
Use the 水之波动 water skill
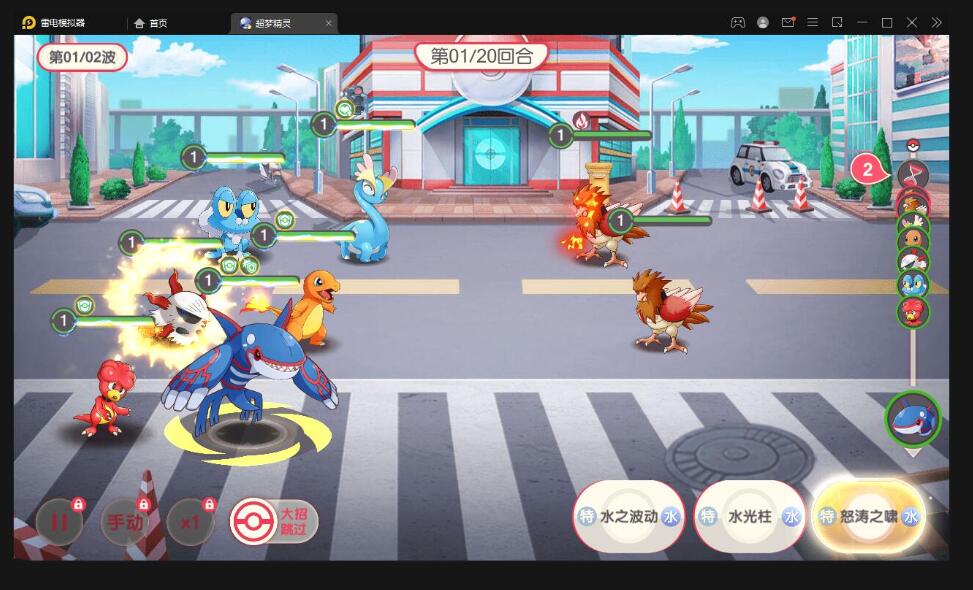tap(630, 516)
